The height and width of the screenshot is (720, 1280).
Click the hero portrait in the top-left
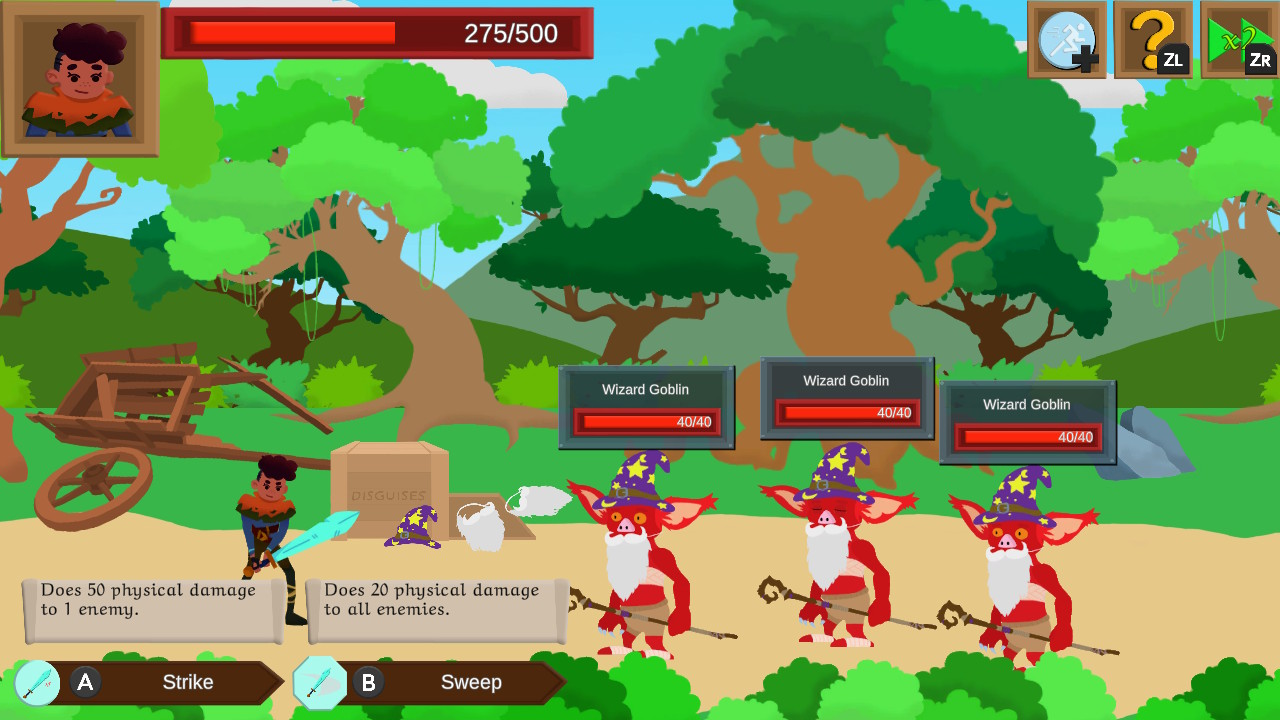pos(80,80)
